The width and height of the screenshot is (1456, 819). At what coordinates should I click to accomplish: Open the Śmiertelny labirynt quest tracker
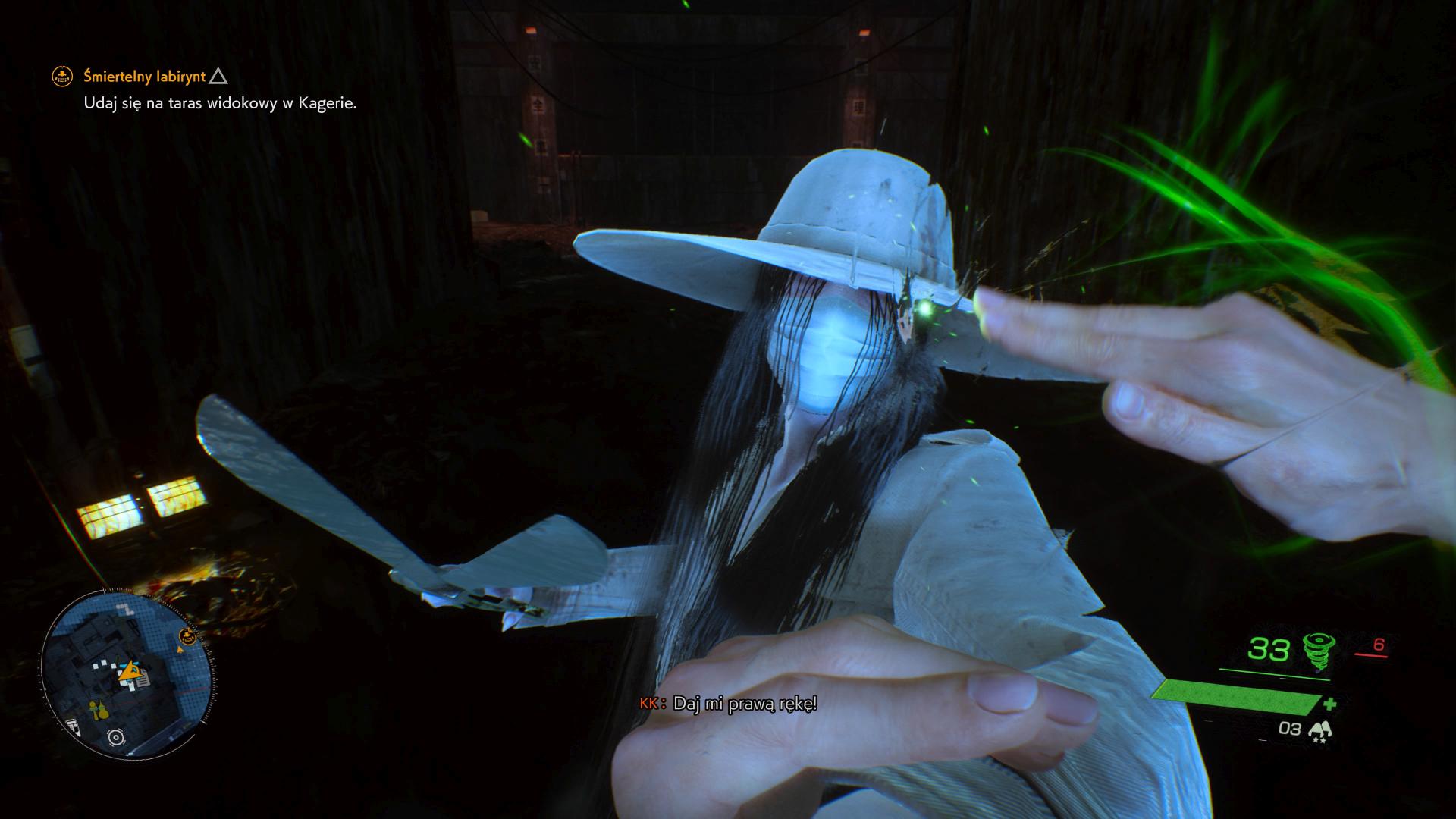(144, 76)
